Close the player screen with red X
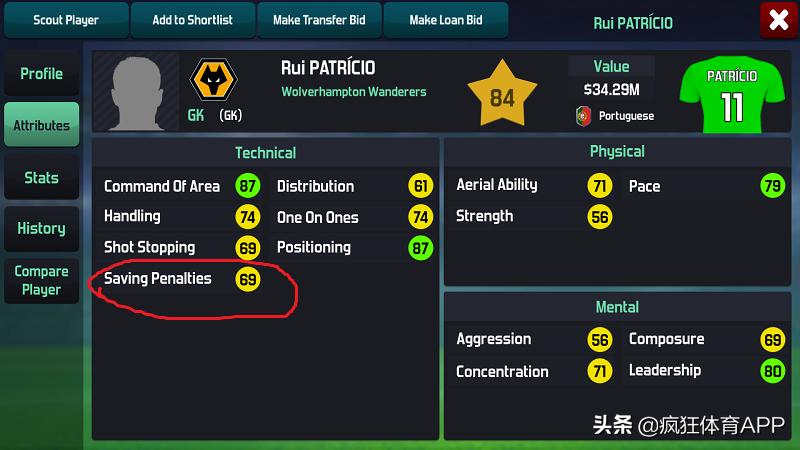 point(777,20)
